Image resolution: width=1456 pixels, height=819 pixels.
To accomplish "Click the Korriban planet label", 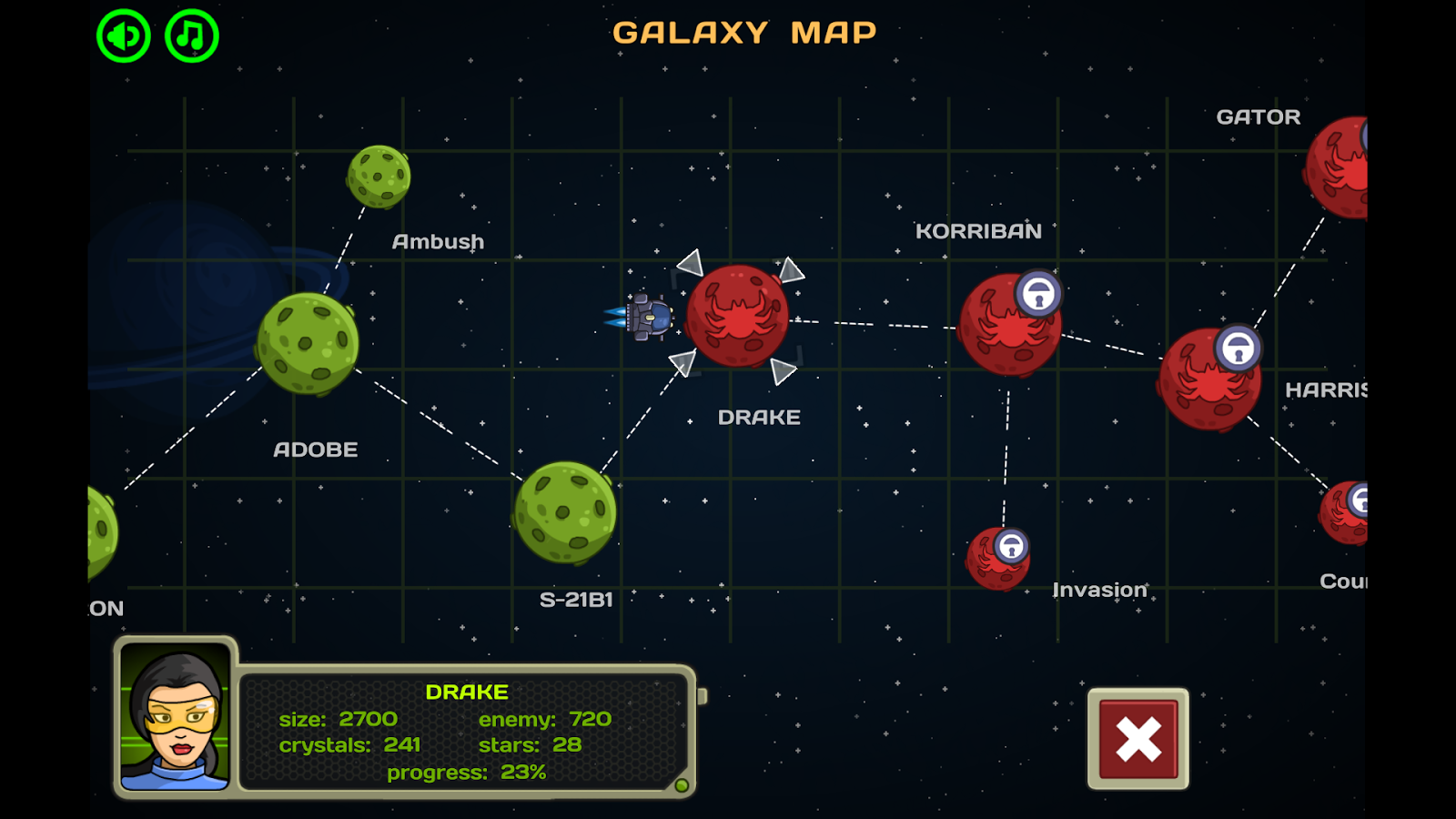I will click(978, 231).
